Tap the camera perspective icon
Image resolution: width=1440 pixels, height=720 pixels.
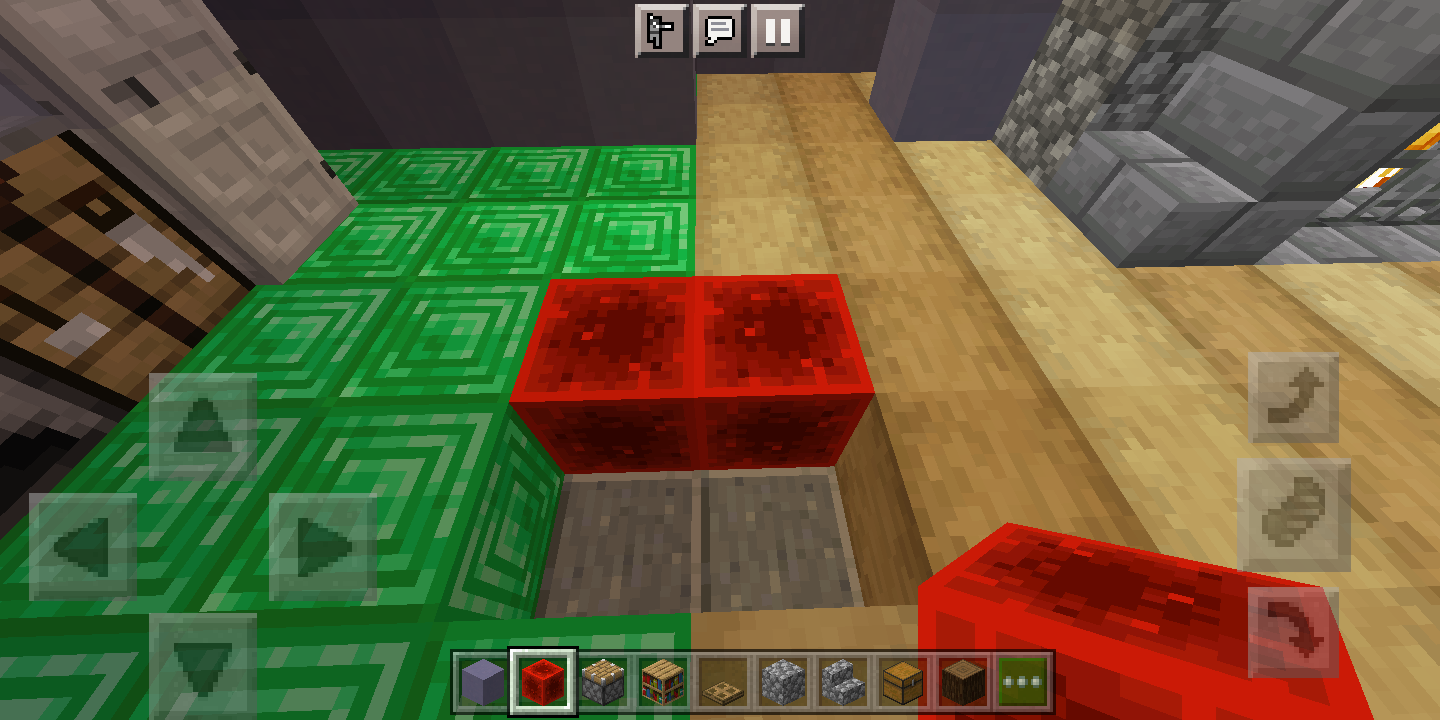coord(661,30)
